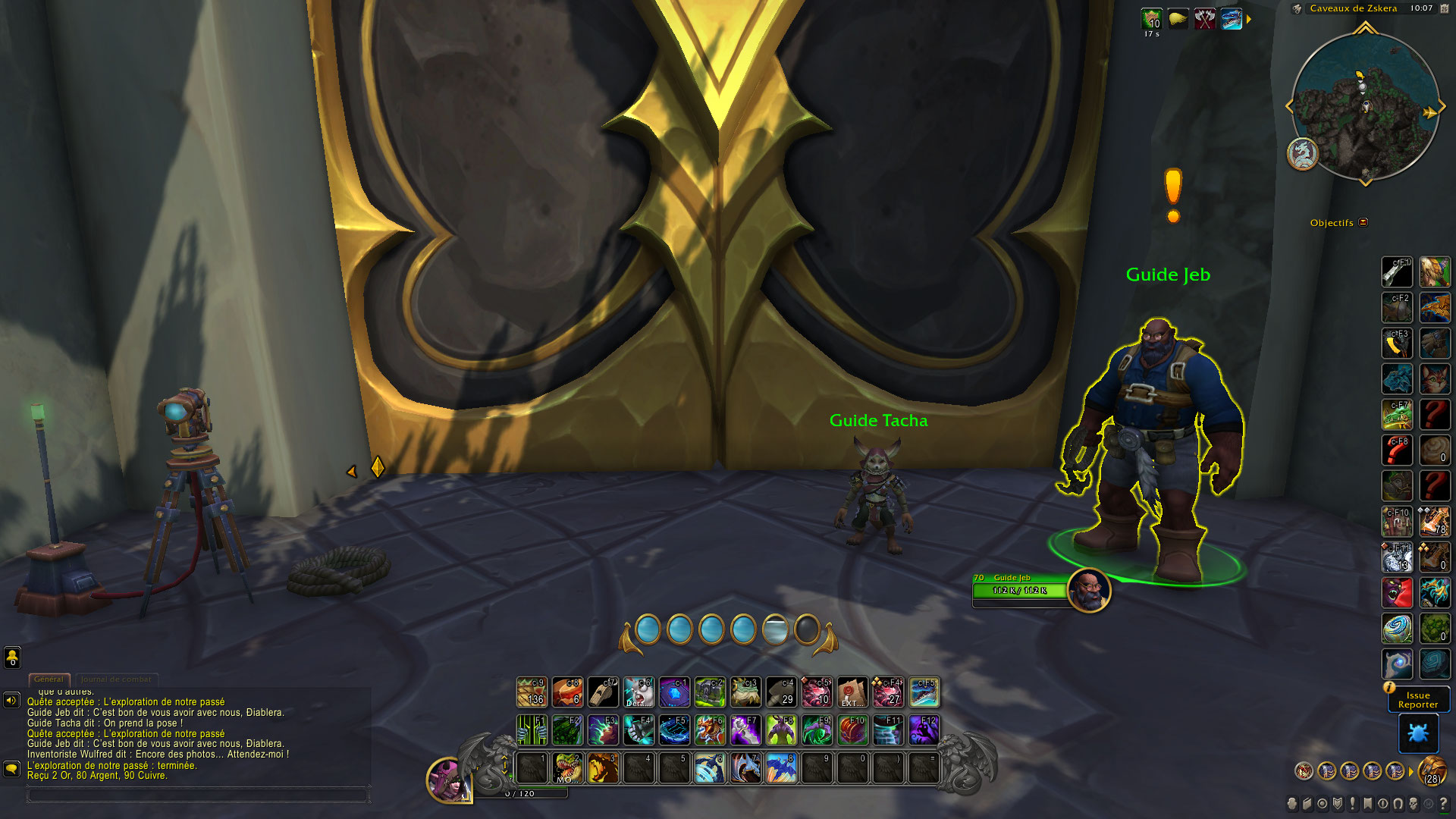The width and height of the screenshot is (1456, 819).
Task: Activate the F1 green prison bars ability
Action: point(532,730)
